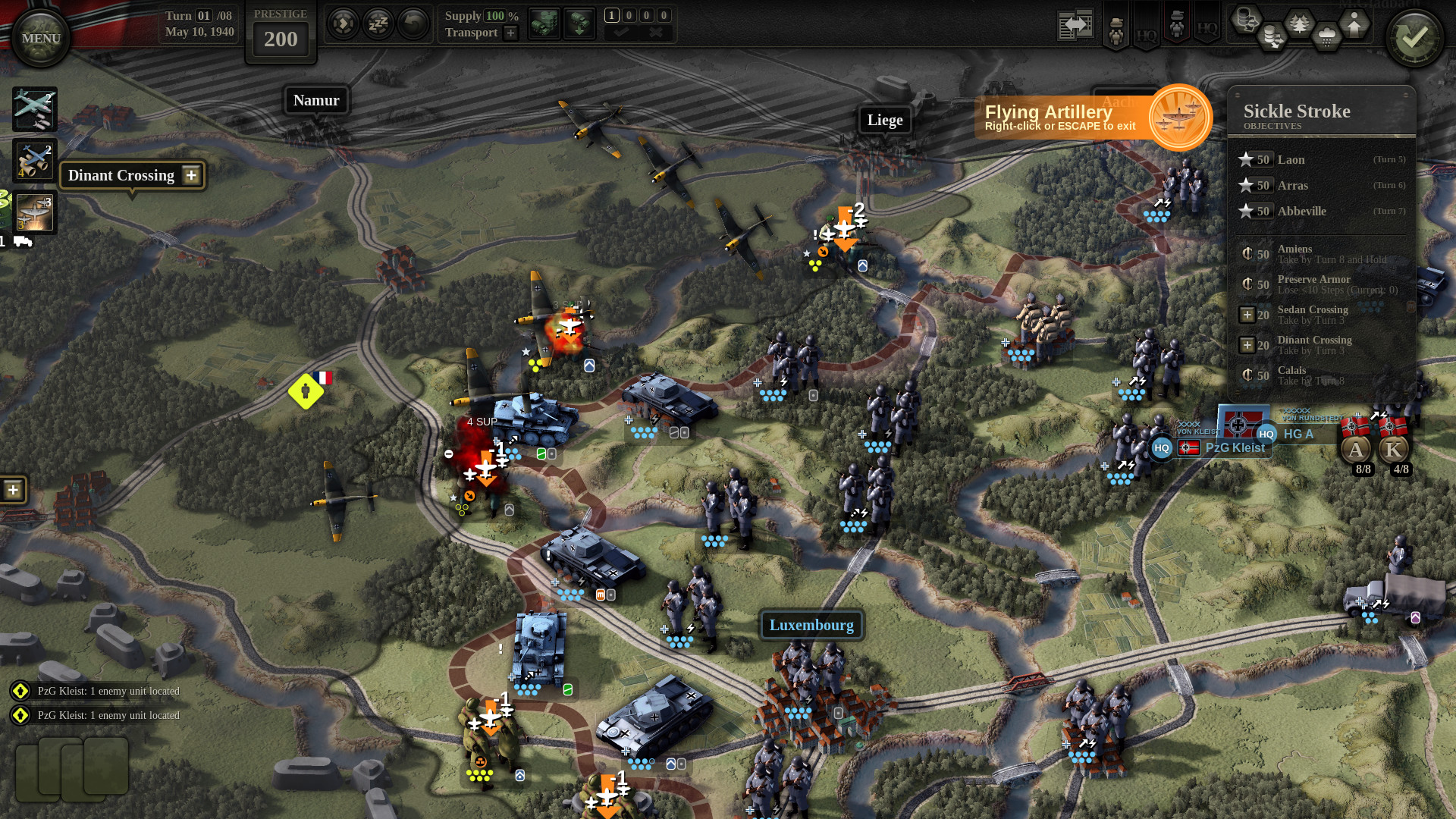The width and height of the screenshot is (1456, 819).
Task: Click the infantry unit roster icon
Action: point(1116,29)
